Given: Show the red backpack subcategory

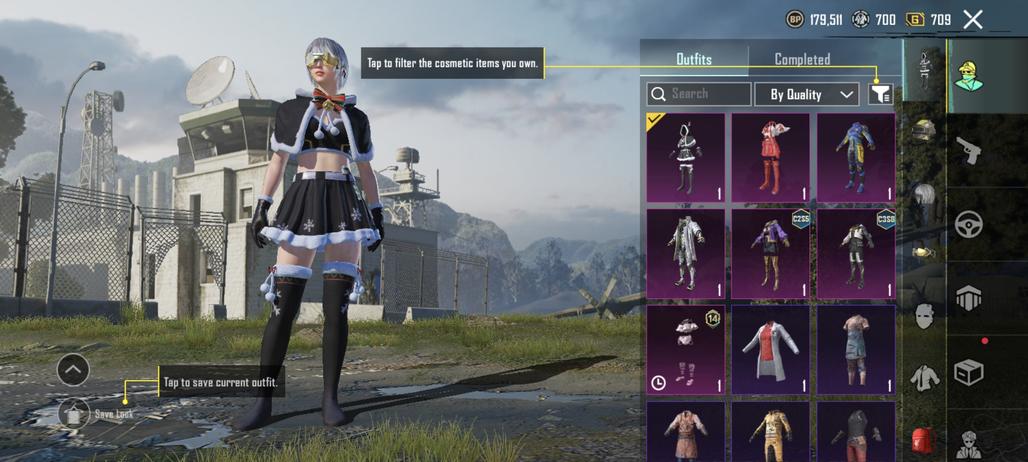Looking at the screenshot, I should pyautogui.click(x=926, y=440).
